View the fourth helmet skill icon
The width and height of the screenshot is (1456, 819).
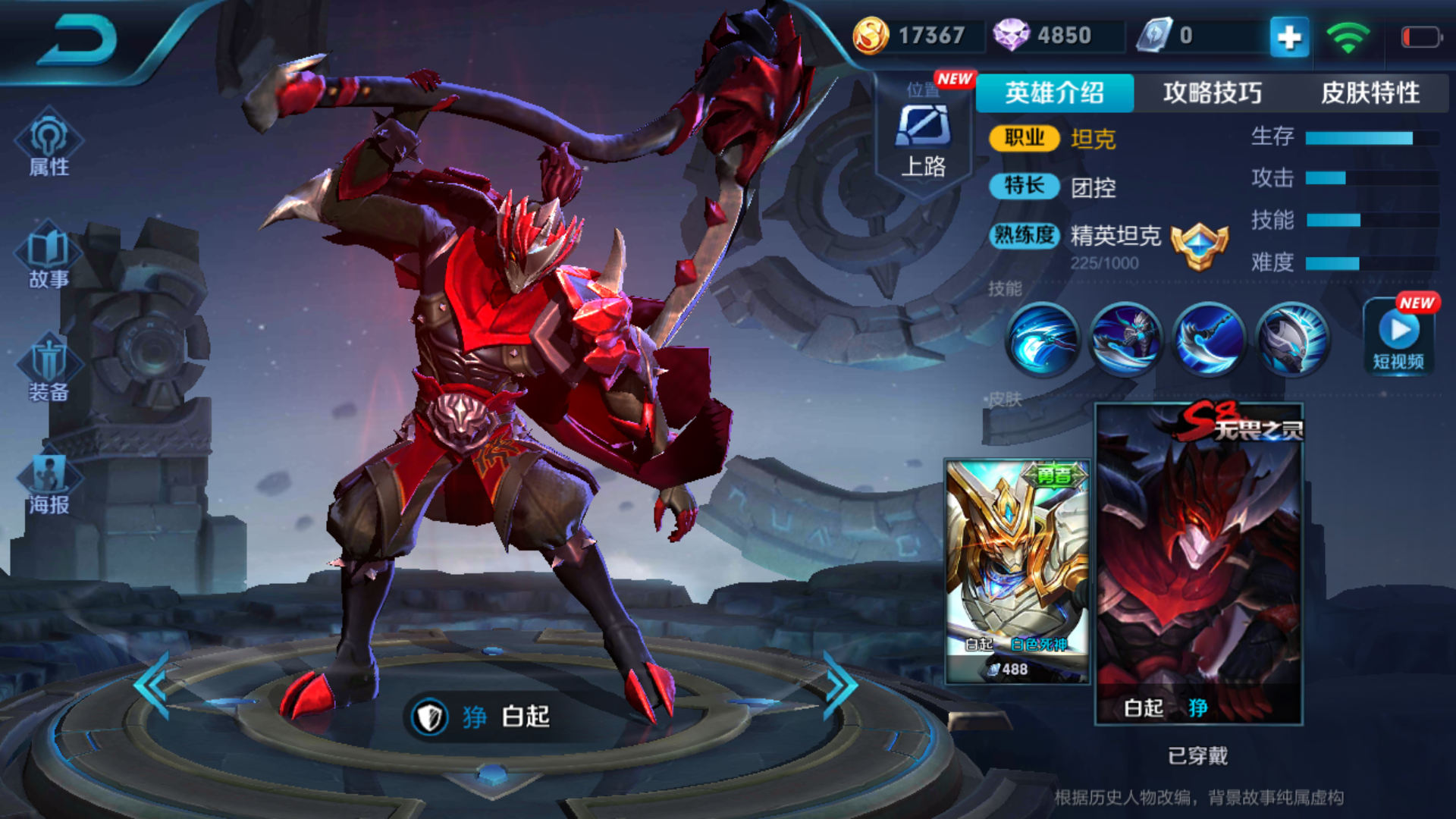[1293, 338]
